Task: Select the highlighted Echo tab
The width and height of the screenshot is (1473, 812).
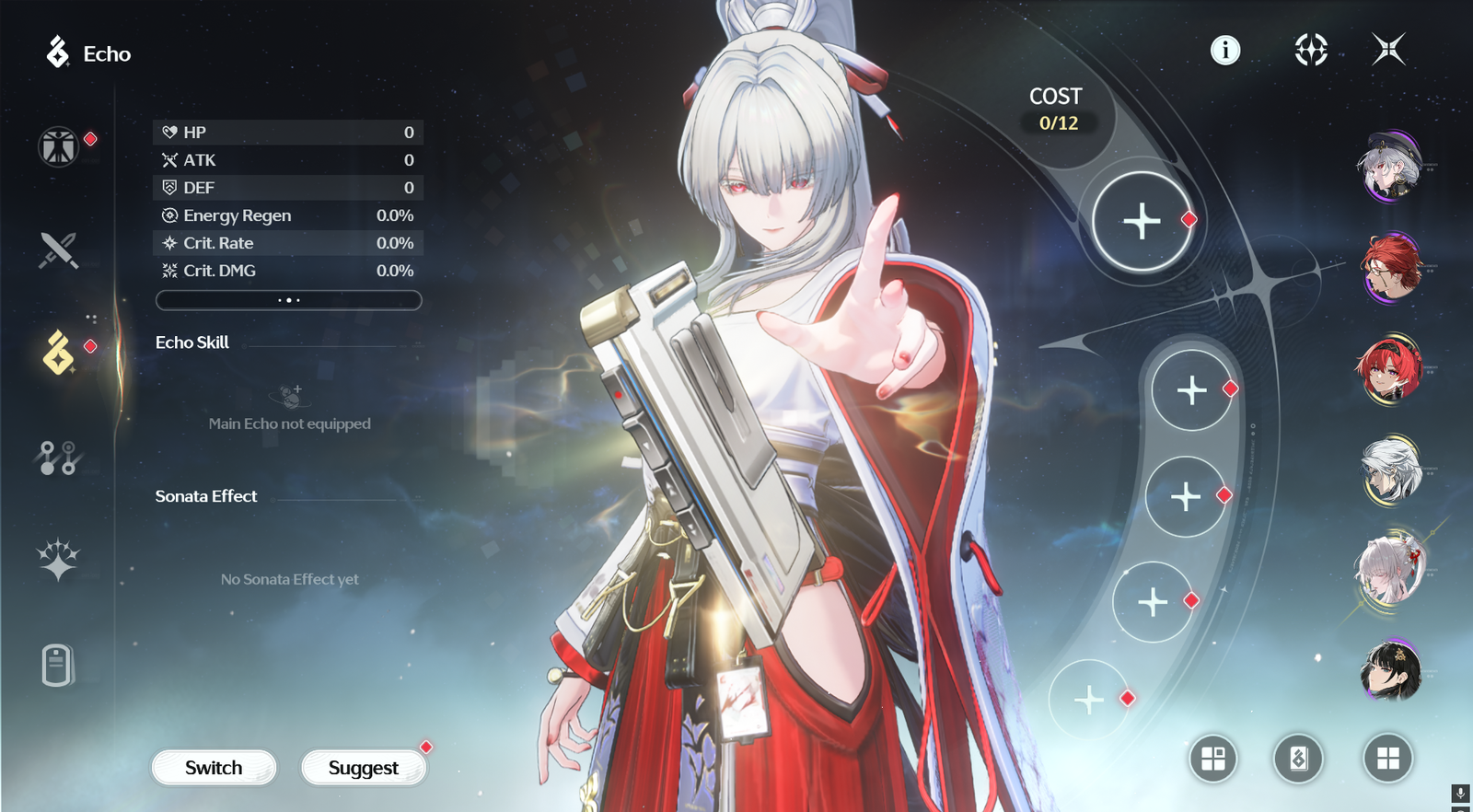Action: [x=58, y=353]
